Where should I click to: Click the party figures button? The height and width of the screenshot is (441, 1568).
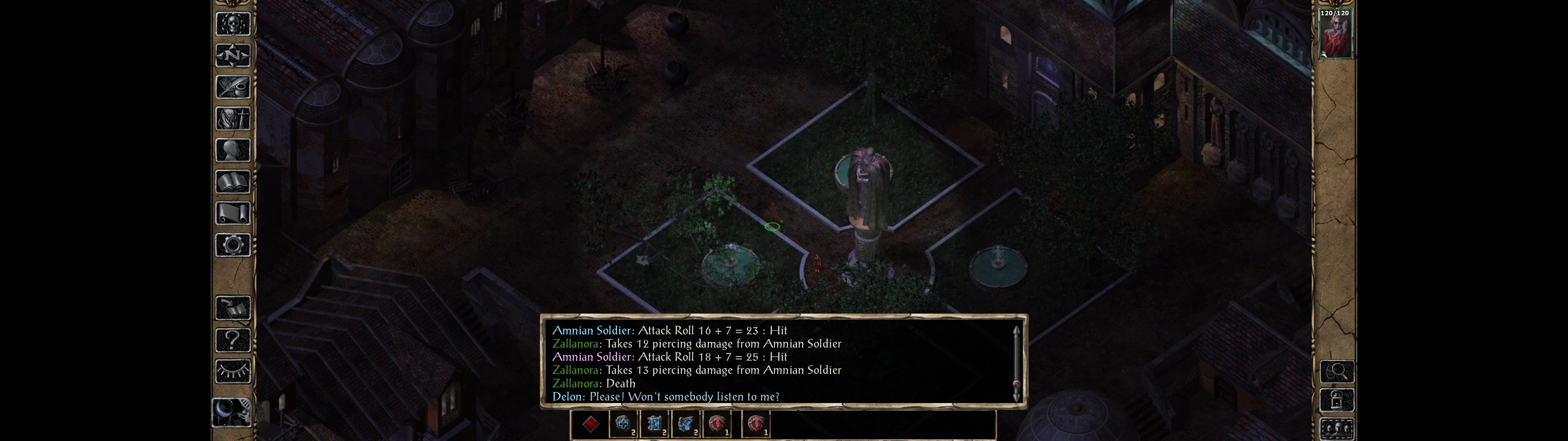click(1337, 429)
